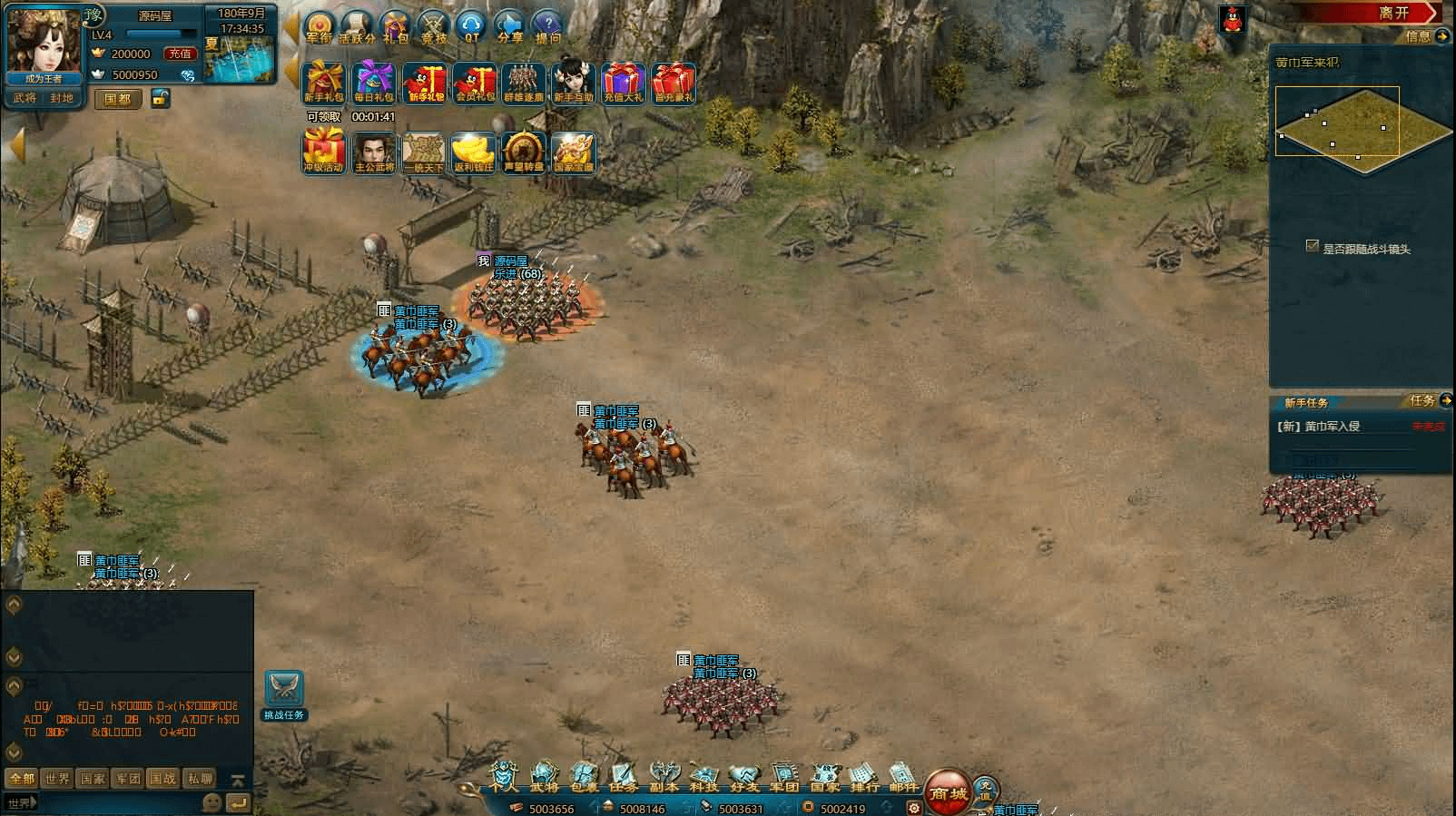Open the 包裹 inventory bag

(x=585, y=776)
